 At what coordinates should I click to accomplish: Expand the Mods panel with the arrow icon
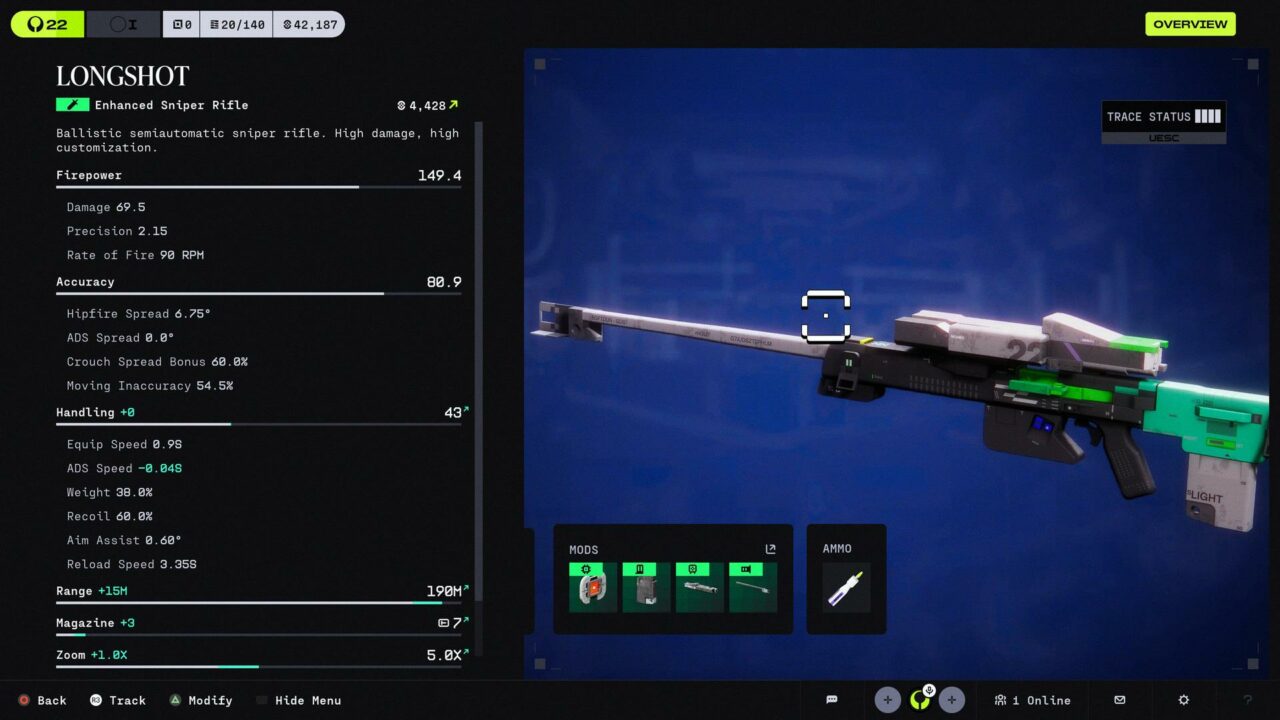pyautogui.click(x=770, y=549)
